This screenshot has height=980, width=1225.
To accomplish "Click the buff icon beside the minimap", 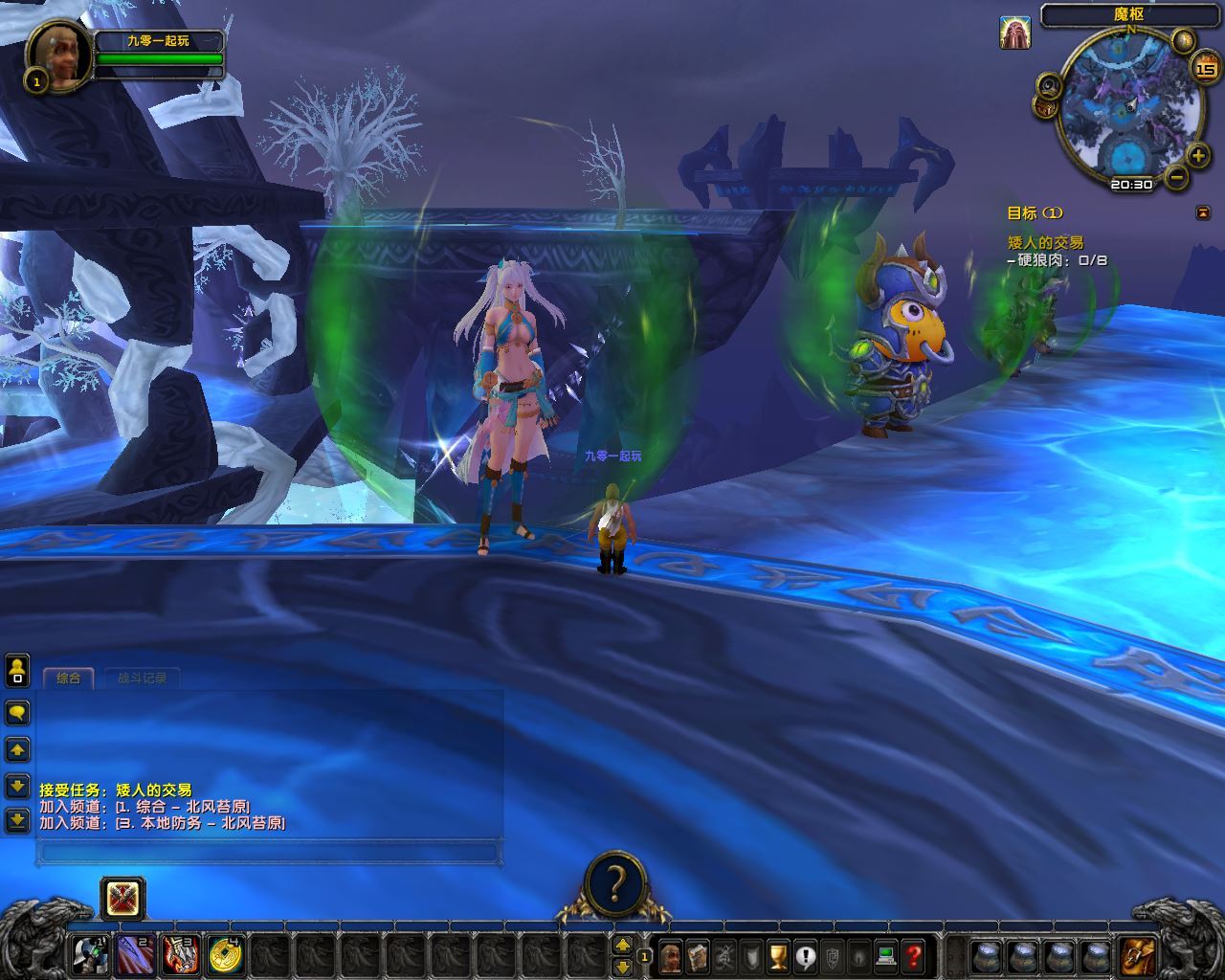I will click(1015, 33).
